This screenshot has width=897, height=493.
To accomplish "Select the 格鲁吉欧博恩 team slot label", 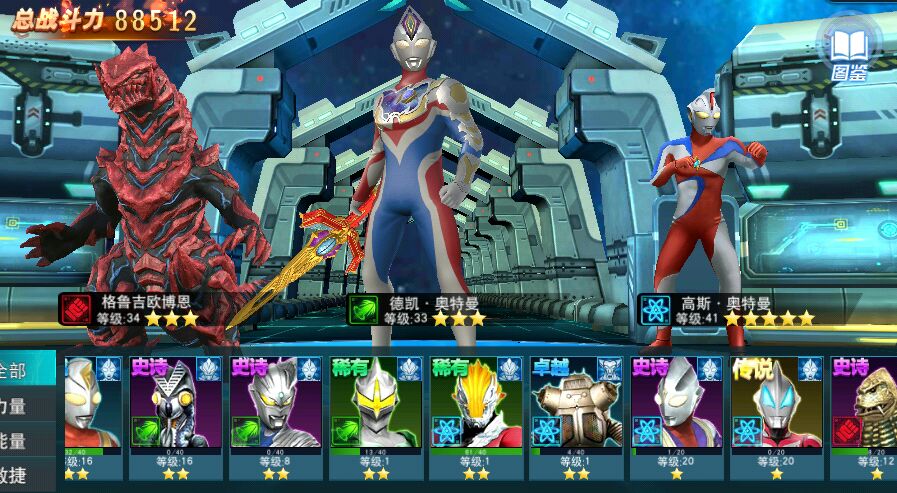I will click(x=131, y=308).
